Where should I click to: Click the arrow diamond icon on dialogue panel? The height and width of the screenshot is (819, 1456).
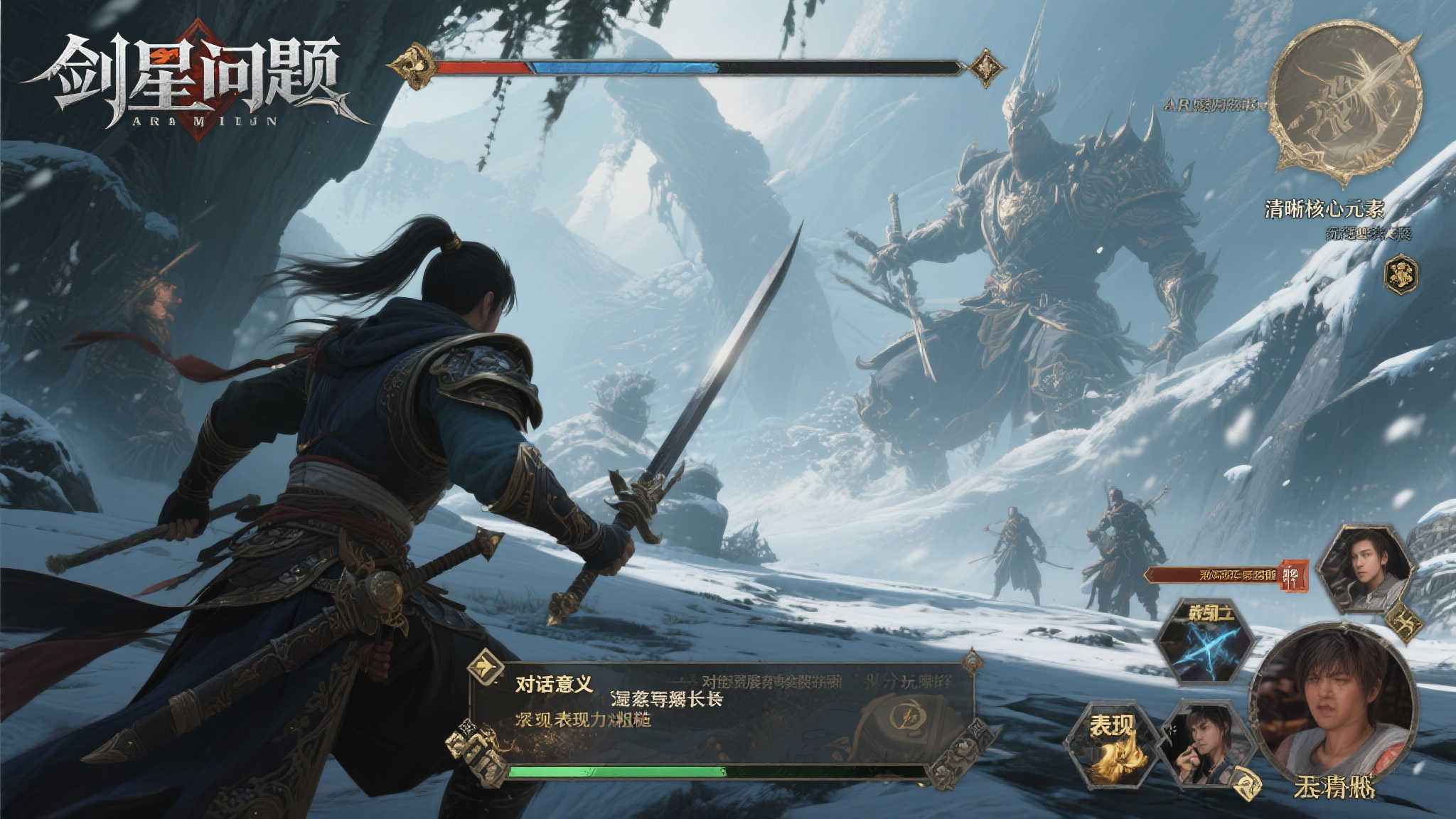pyautogui.click(x=486, y=666)
